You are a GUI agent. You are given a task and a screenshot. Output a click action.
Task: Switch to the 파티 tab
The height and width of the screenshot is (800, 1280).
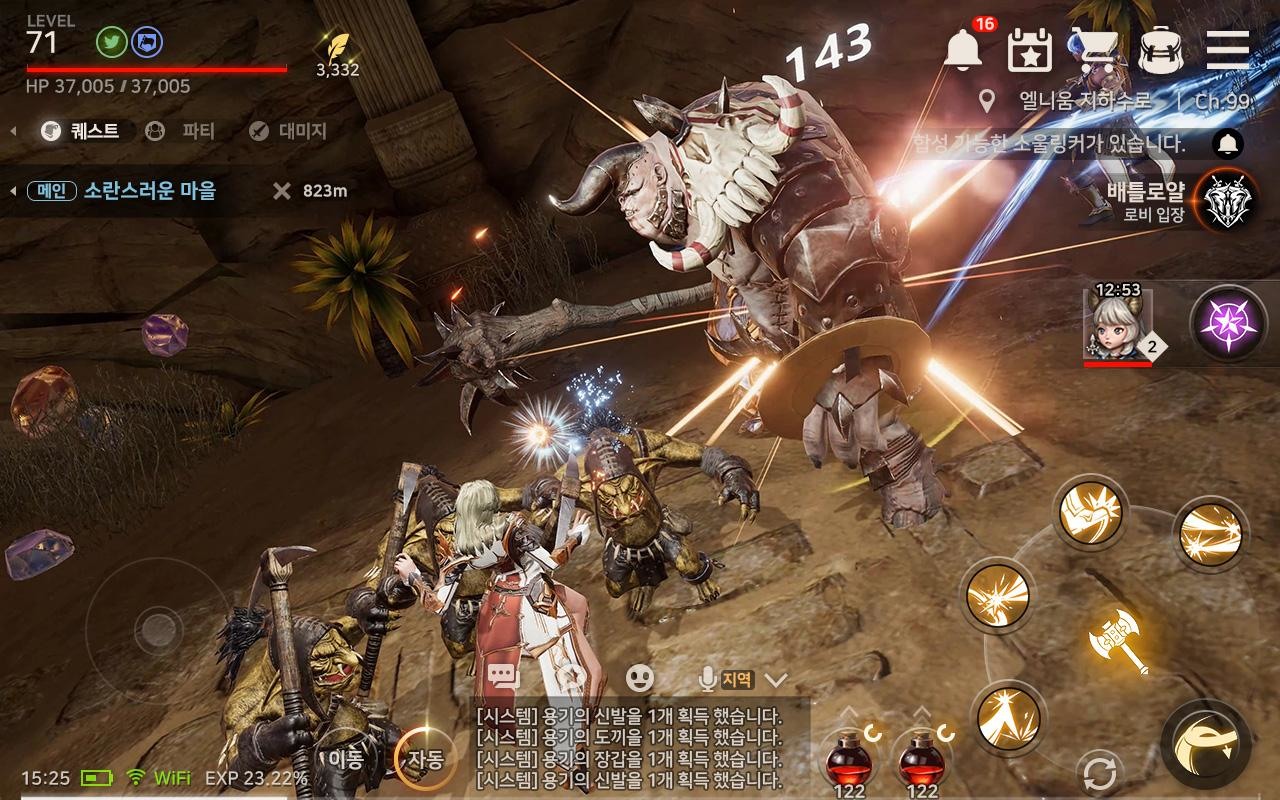[x=181, y=130]
